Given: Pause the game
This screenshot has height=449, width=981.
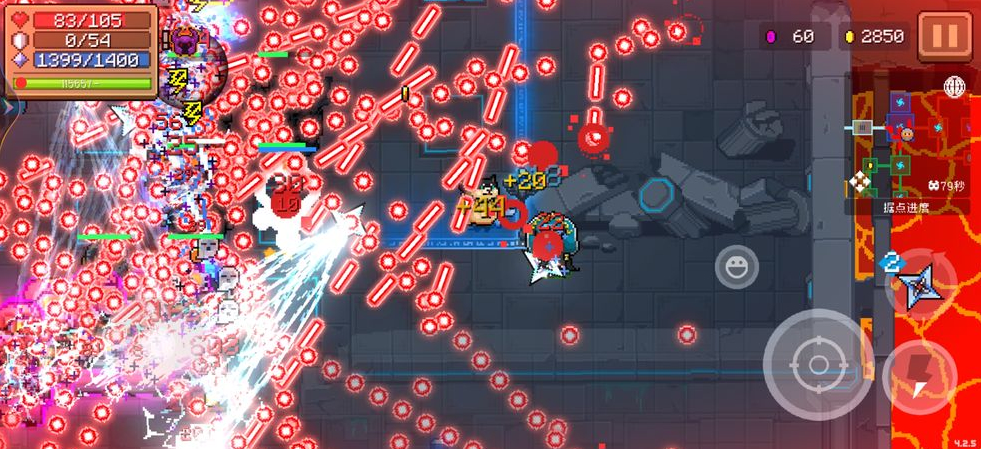Looking at the screenshot, I should pyautogui.click(x=944, y=36).
